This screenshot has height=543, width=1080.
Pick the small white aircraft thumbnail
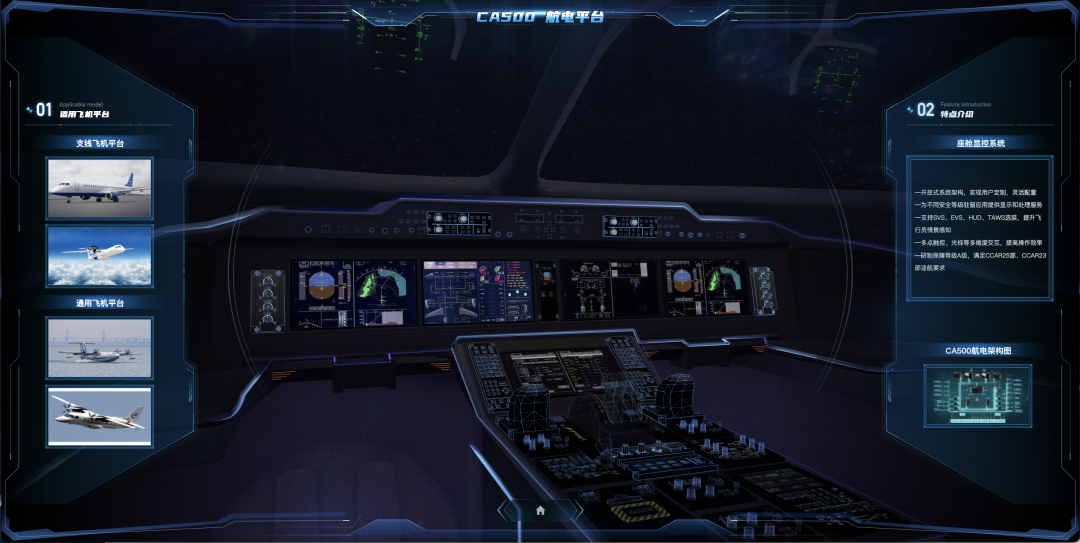(99, 415)
